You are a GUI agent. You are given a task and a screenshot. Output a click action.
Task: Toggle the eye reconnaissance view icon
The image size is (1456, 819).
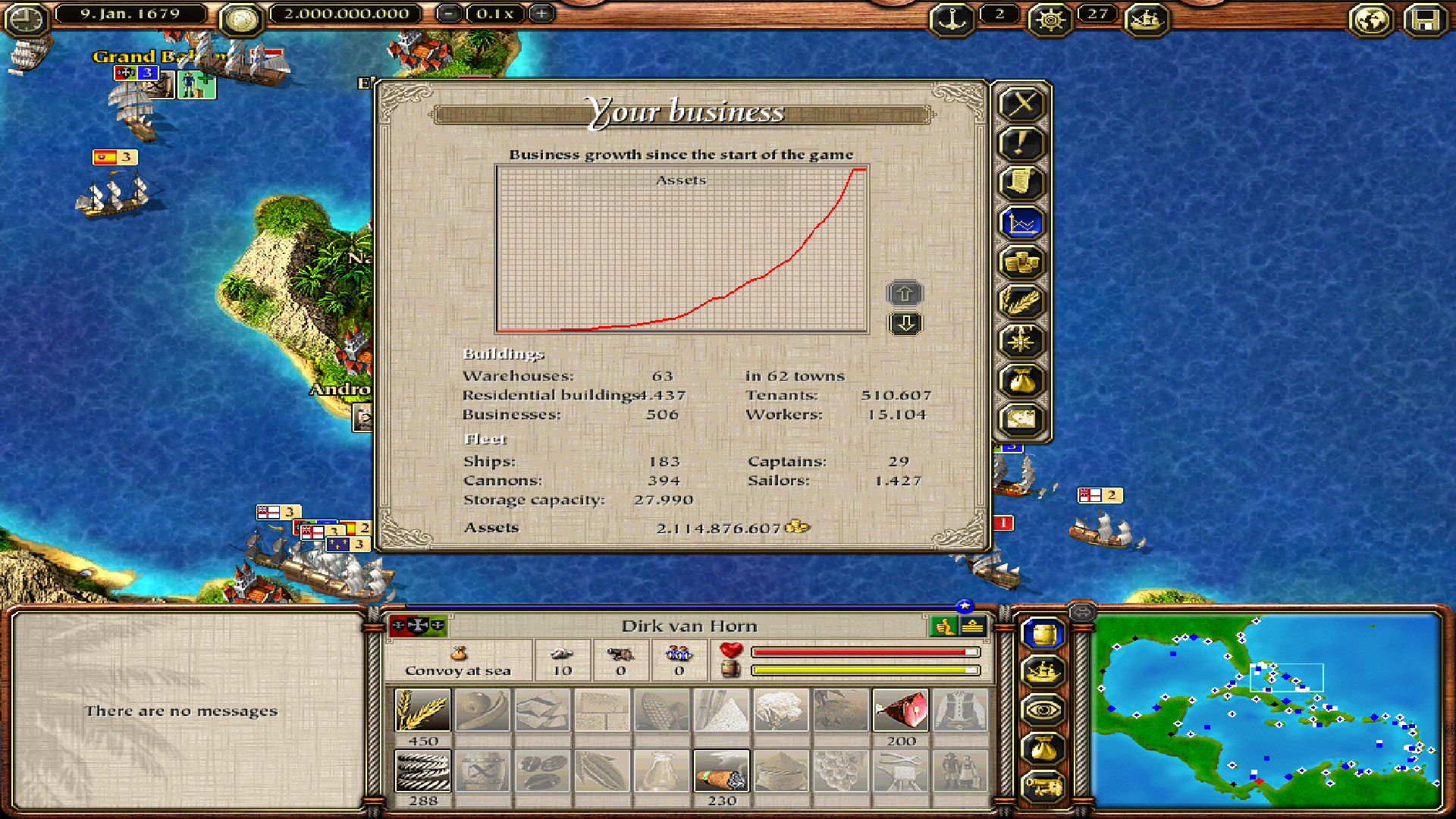click(x=1045, y=709)
